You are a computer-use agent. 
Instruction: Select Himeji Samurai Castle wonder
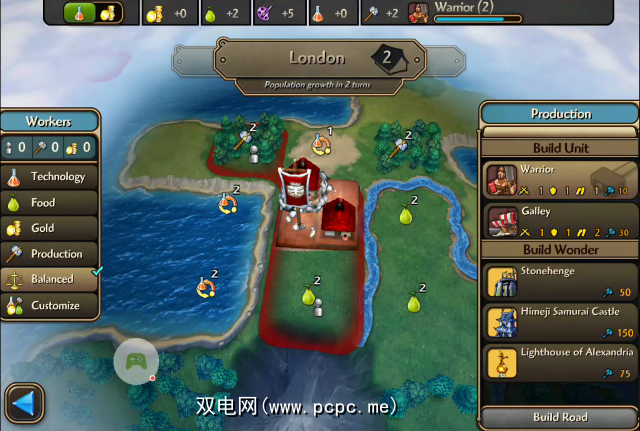(560, 321)
